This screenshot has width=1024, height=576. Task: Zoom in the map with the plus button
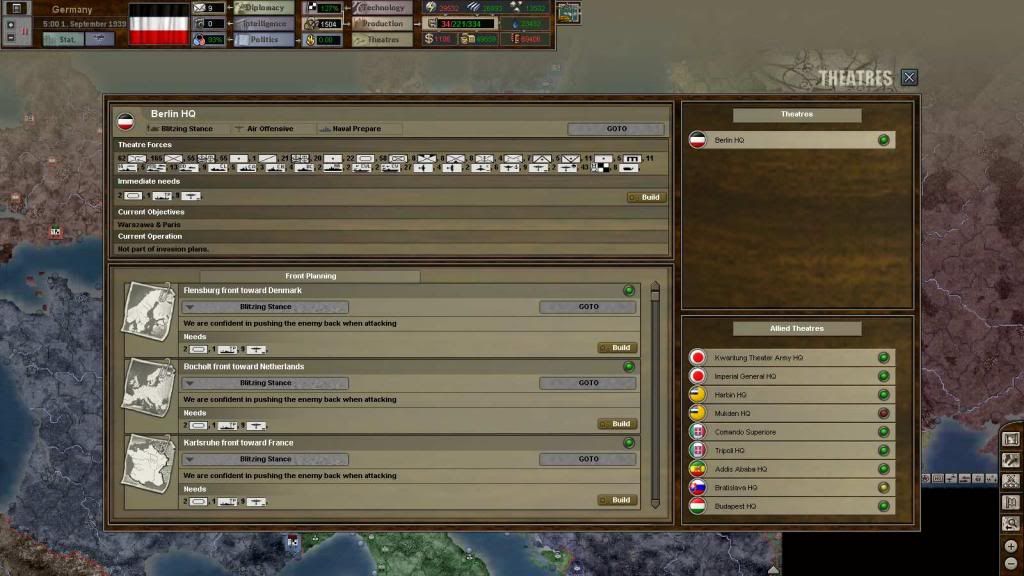tap(1011, 546)
